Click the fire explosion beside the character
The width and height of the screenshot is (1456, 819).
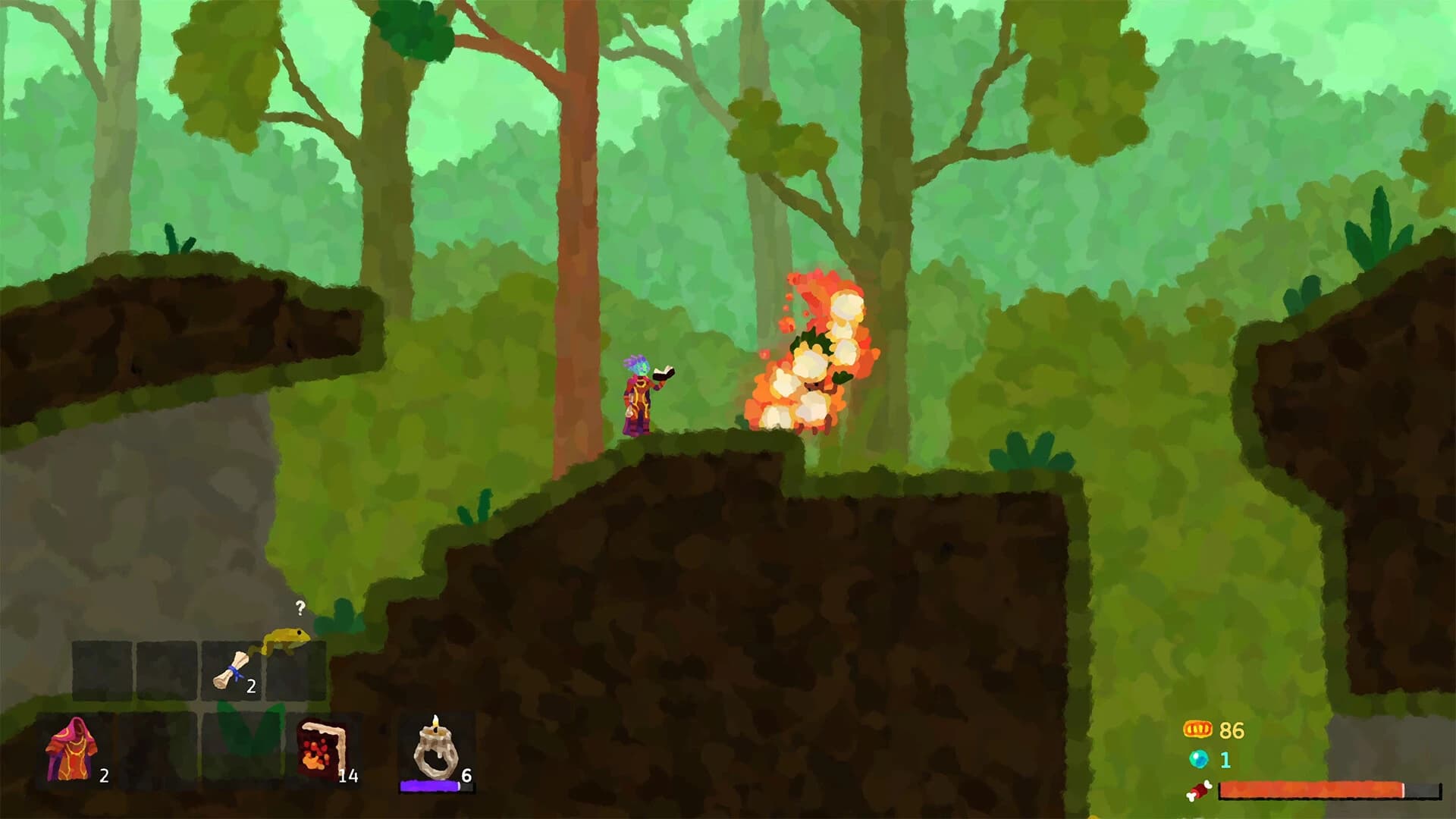[x=811, y=364]
